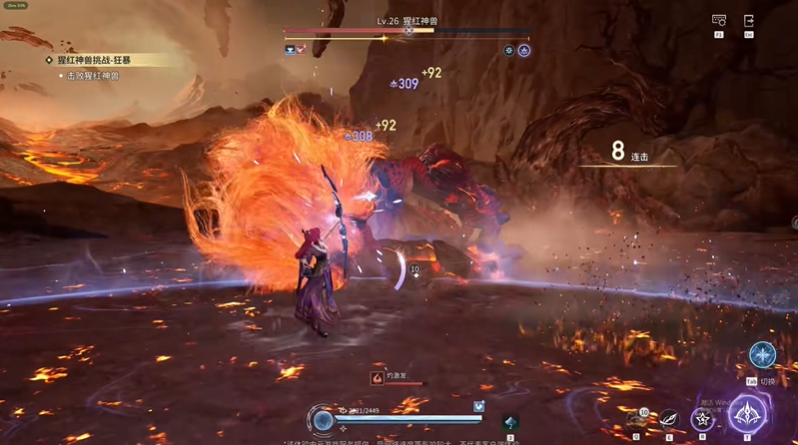Open the settings icon at top right
The width and height of the screenshot is (798, 445).
718,20
